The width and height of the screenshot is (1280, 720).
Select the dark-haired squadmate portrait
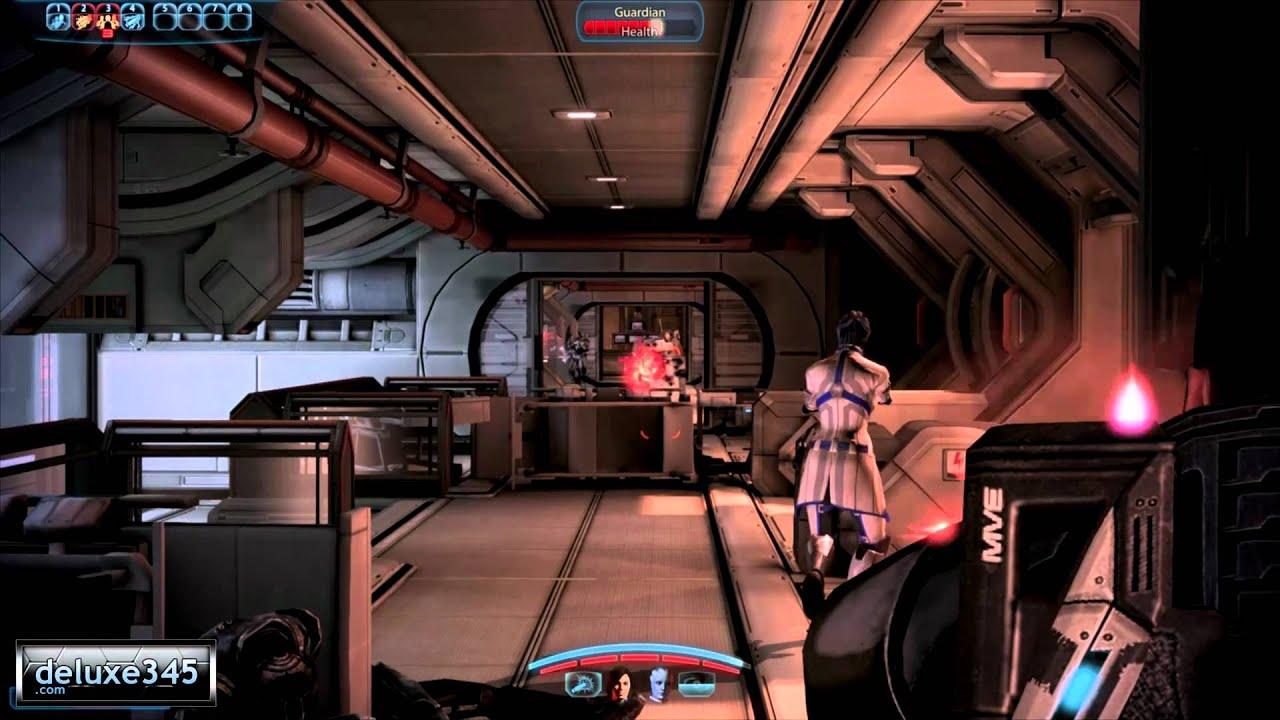click(x=619, y=682)
